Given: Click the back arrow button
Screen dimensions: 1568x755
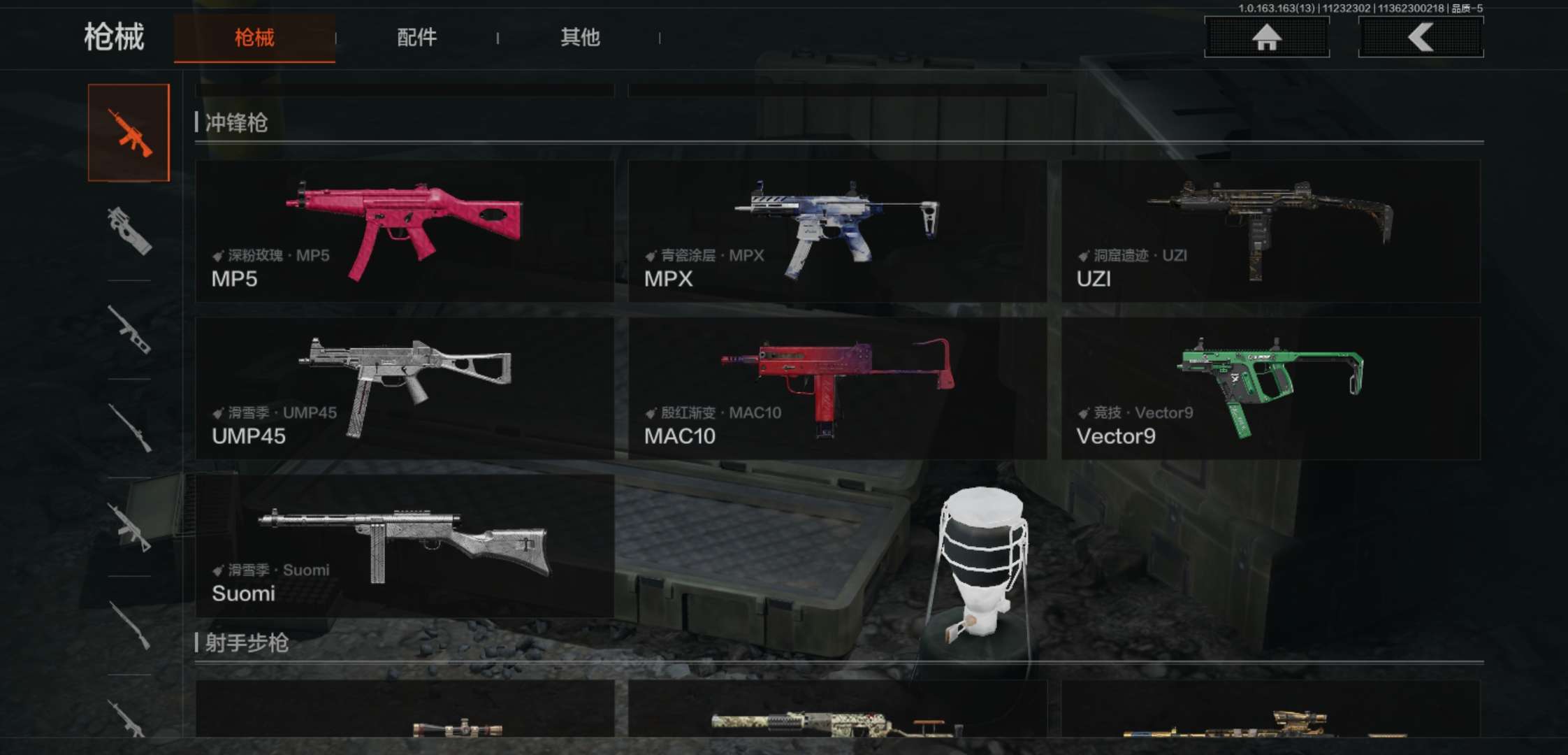Looking at the screenshot, I should tap(1421, 37).
